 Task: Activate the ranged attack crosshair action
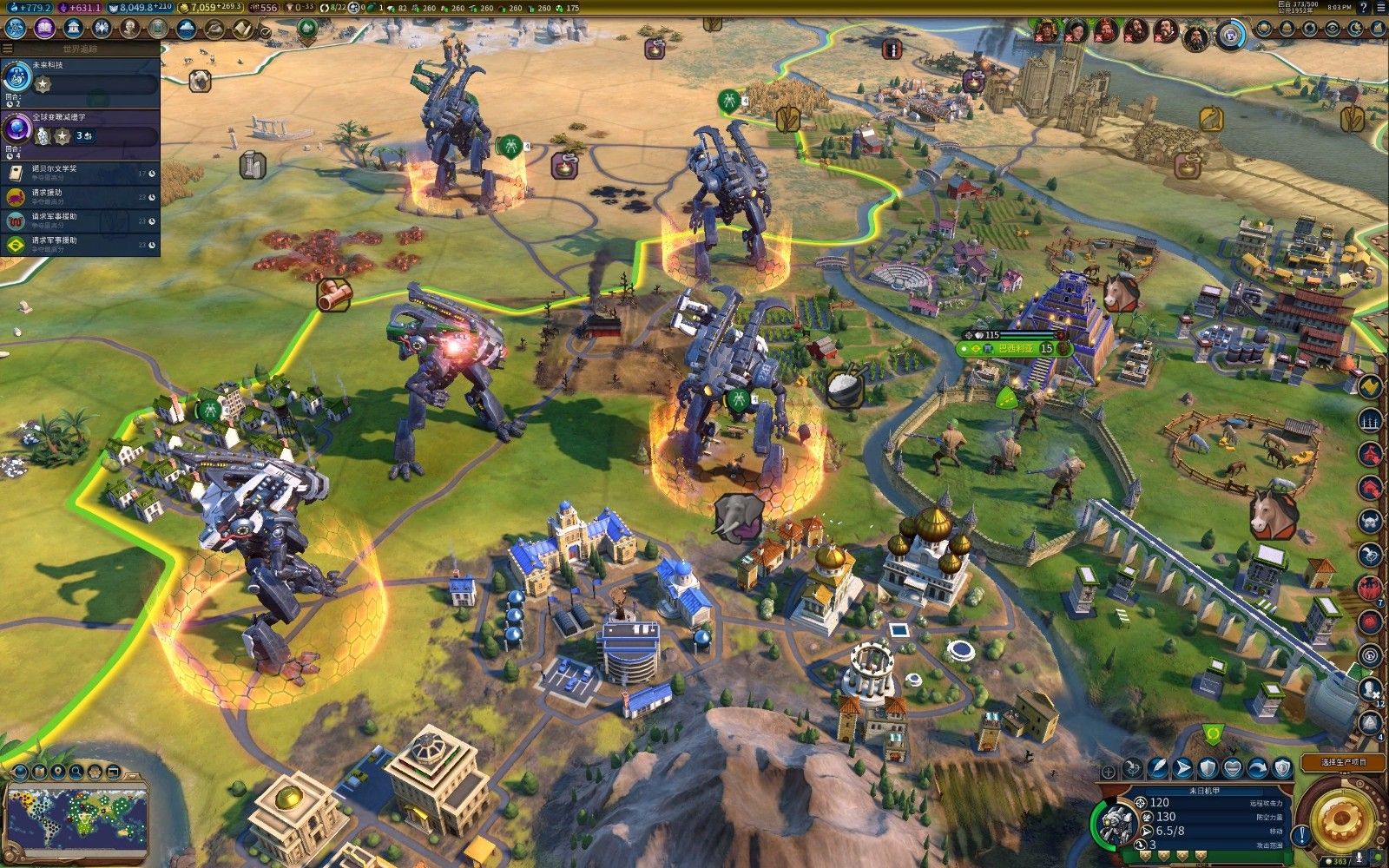tap(1132, 767)
